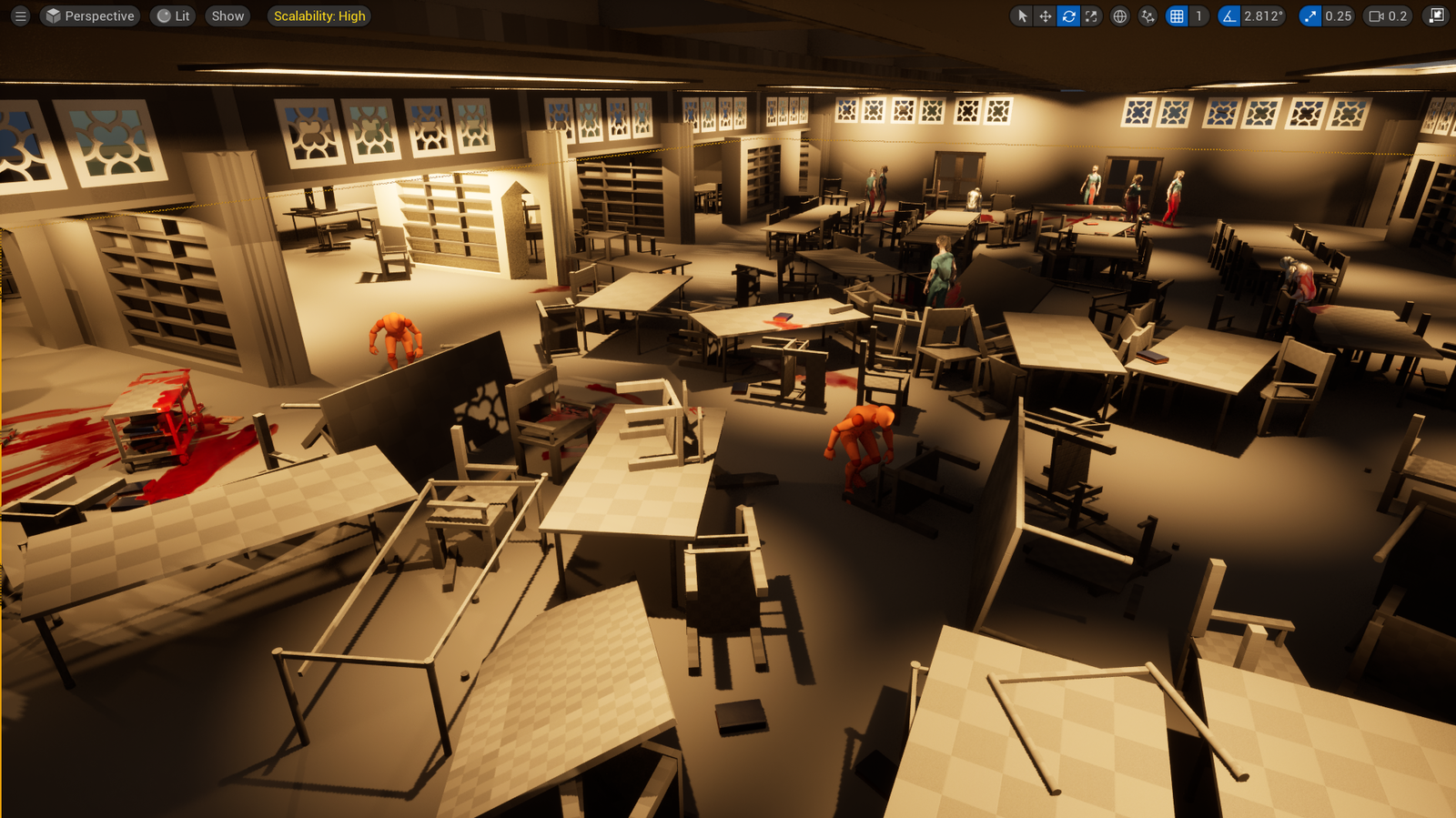Click the rotation snap angle value 2.812
Image resolution: width=1456 pixels, height=818 pixels.
coord(1263,15)
